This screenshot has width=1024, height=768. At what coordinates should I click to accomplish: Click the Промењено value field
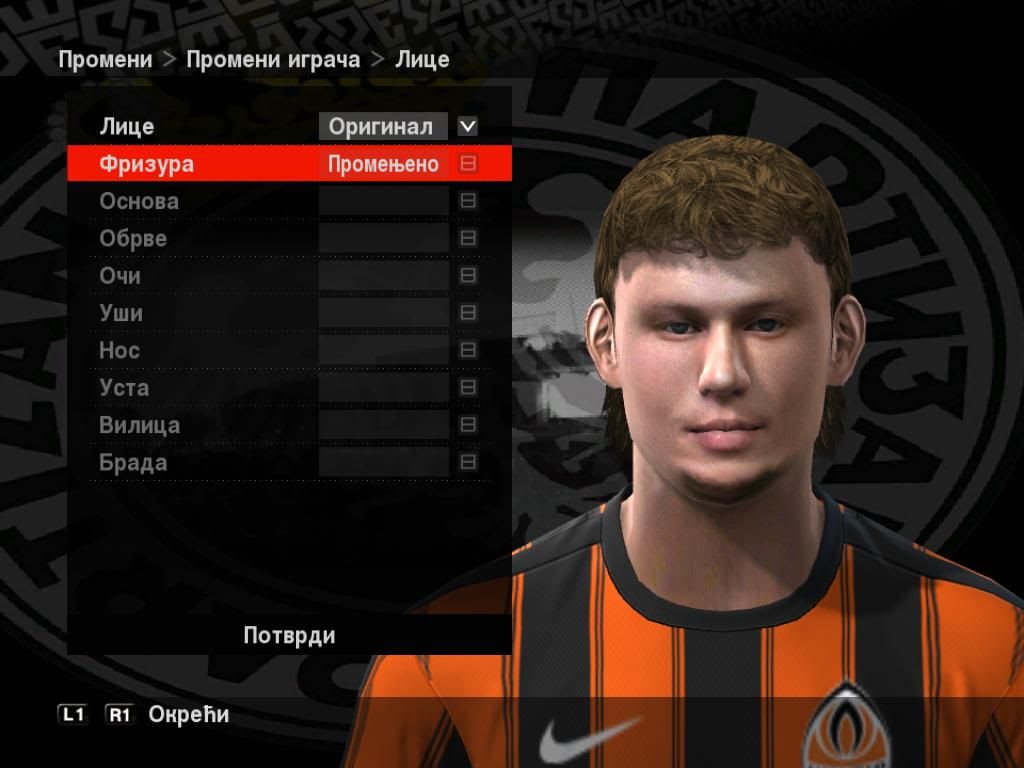tap(383, 164)
